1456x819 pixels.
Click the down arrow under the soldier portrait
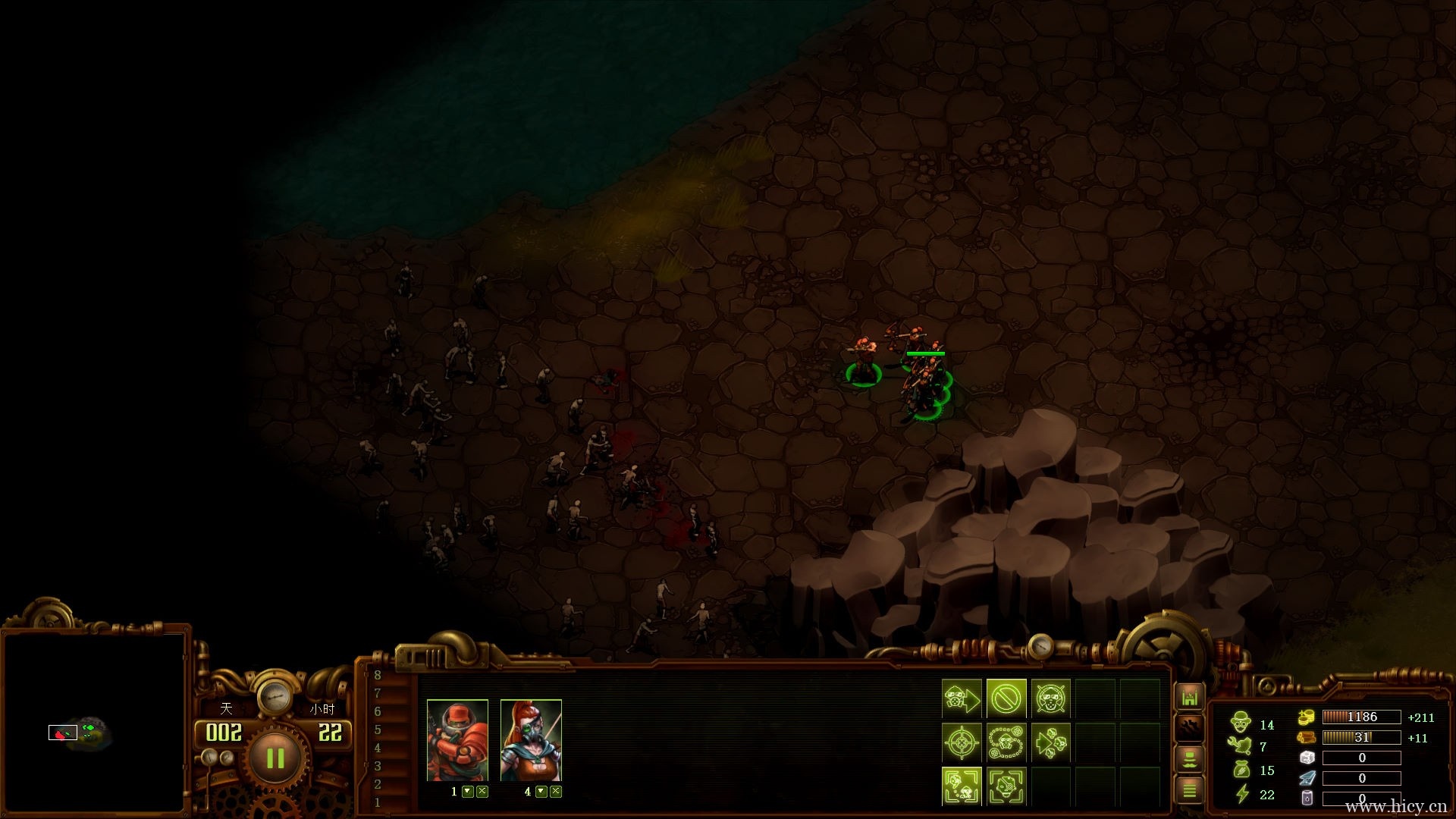coord(468,792)
